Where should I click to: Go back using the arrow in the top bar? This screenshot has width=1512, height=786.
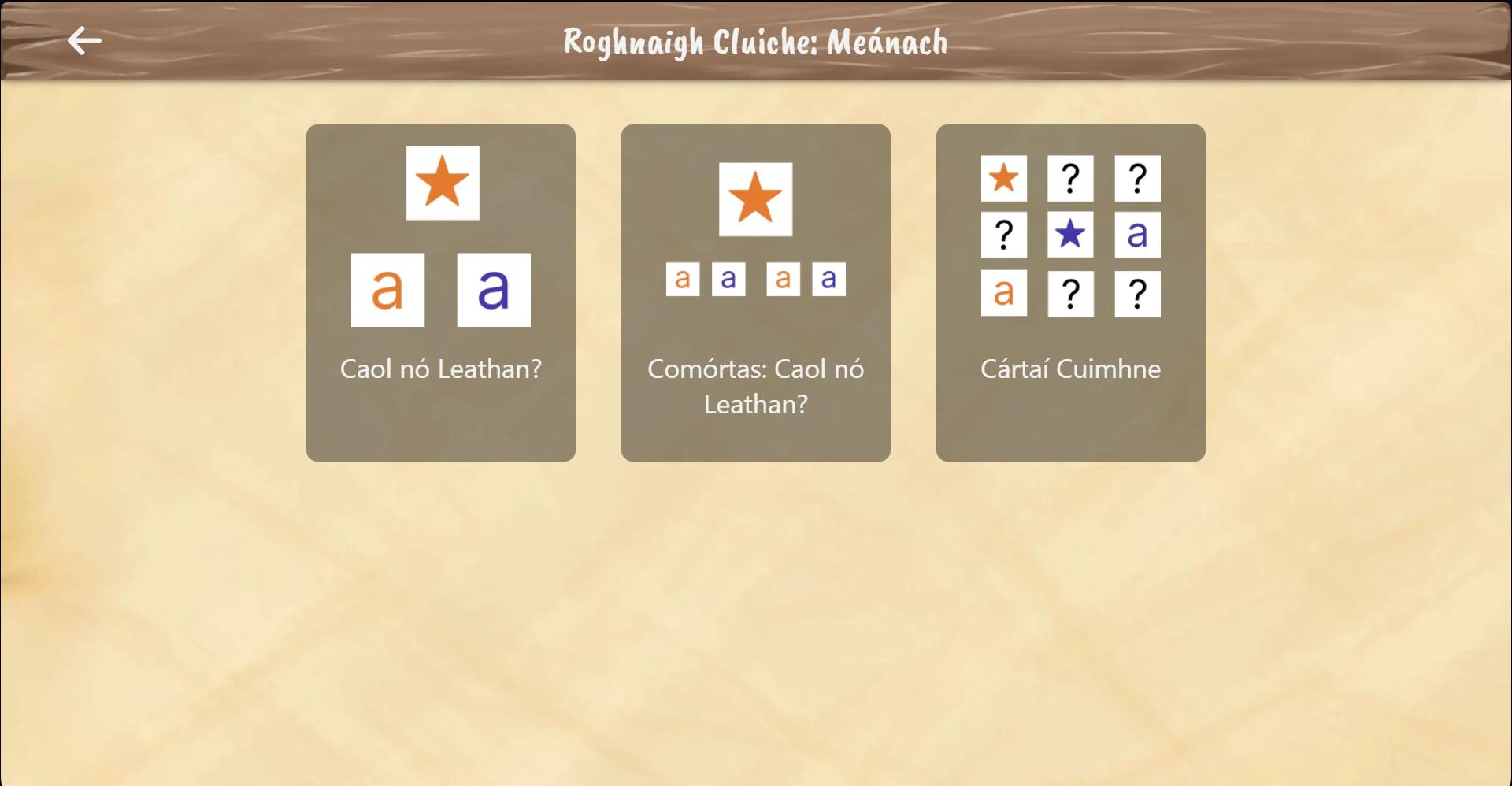[x=82, y=40]
